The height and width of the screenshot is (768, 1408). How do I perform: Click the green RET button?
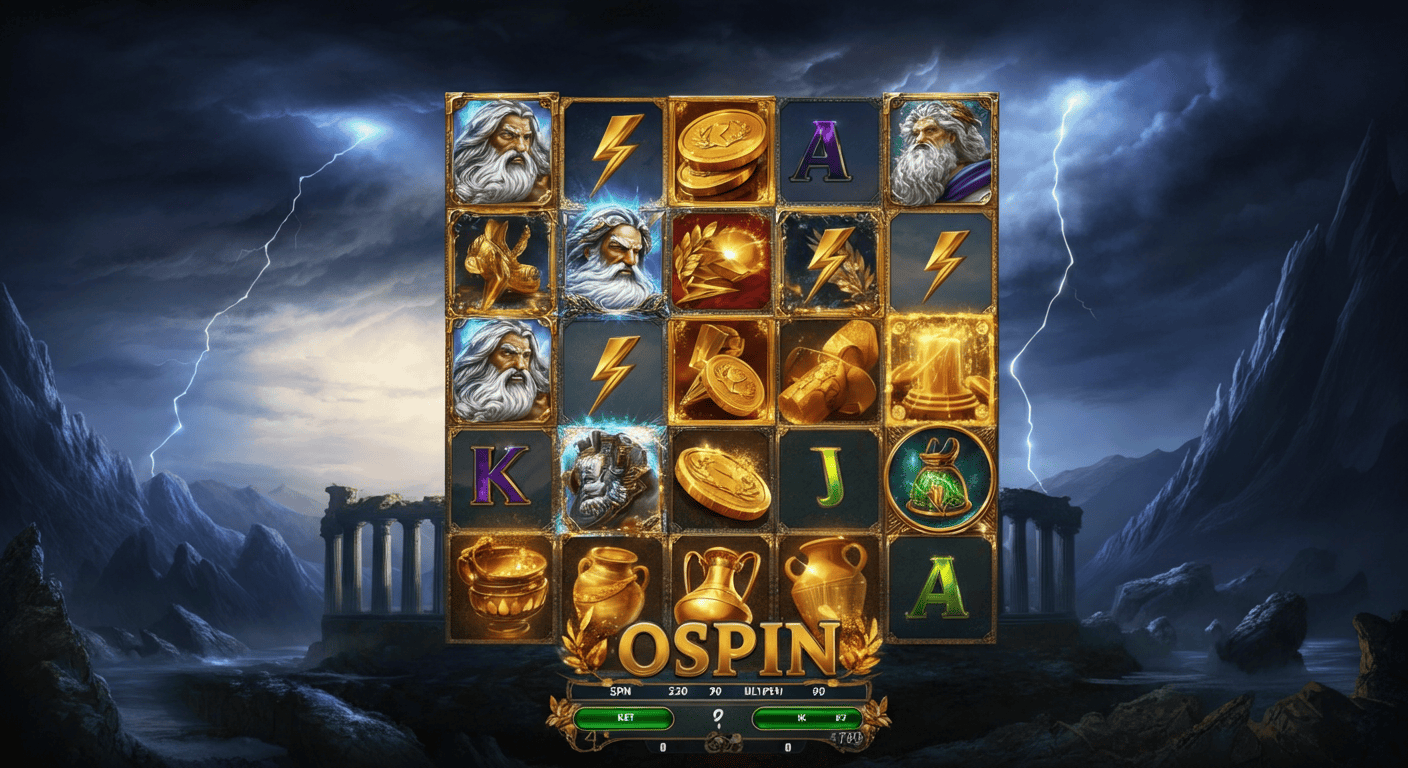tap(623, 717)
